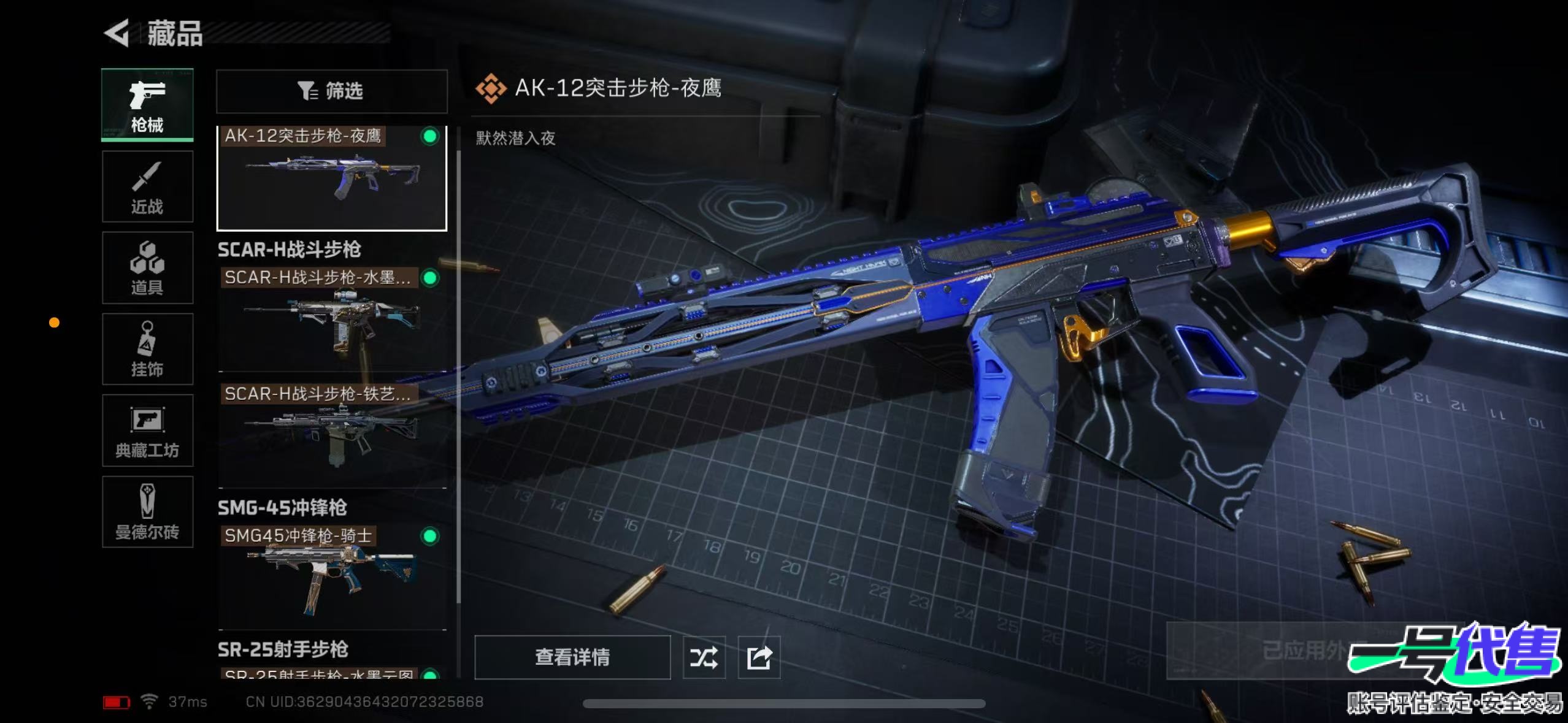Screen dimensions: 1568x723
Task: Click the share icon button
Action: pos(759,657)
